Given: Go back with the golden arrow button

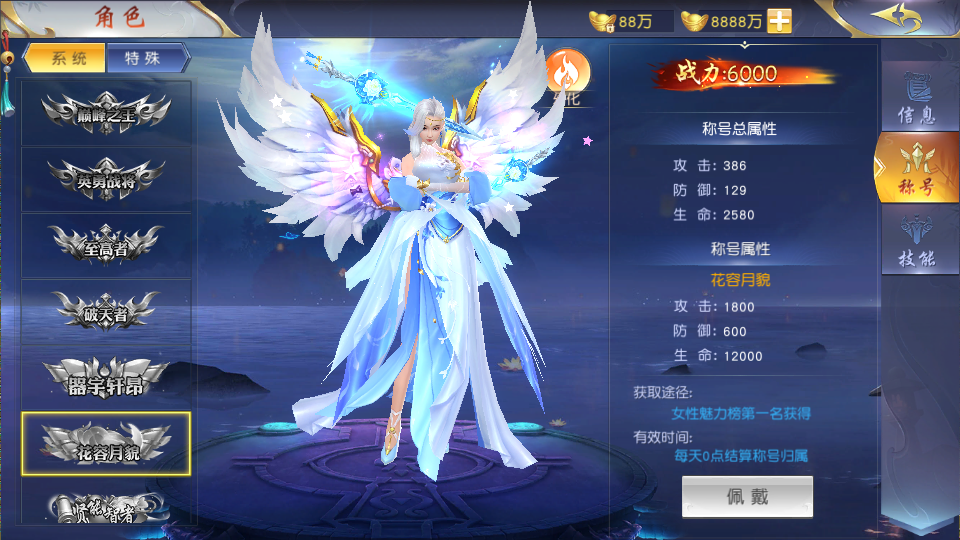Looking at the screenshot, I should [894, 18].
